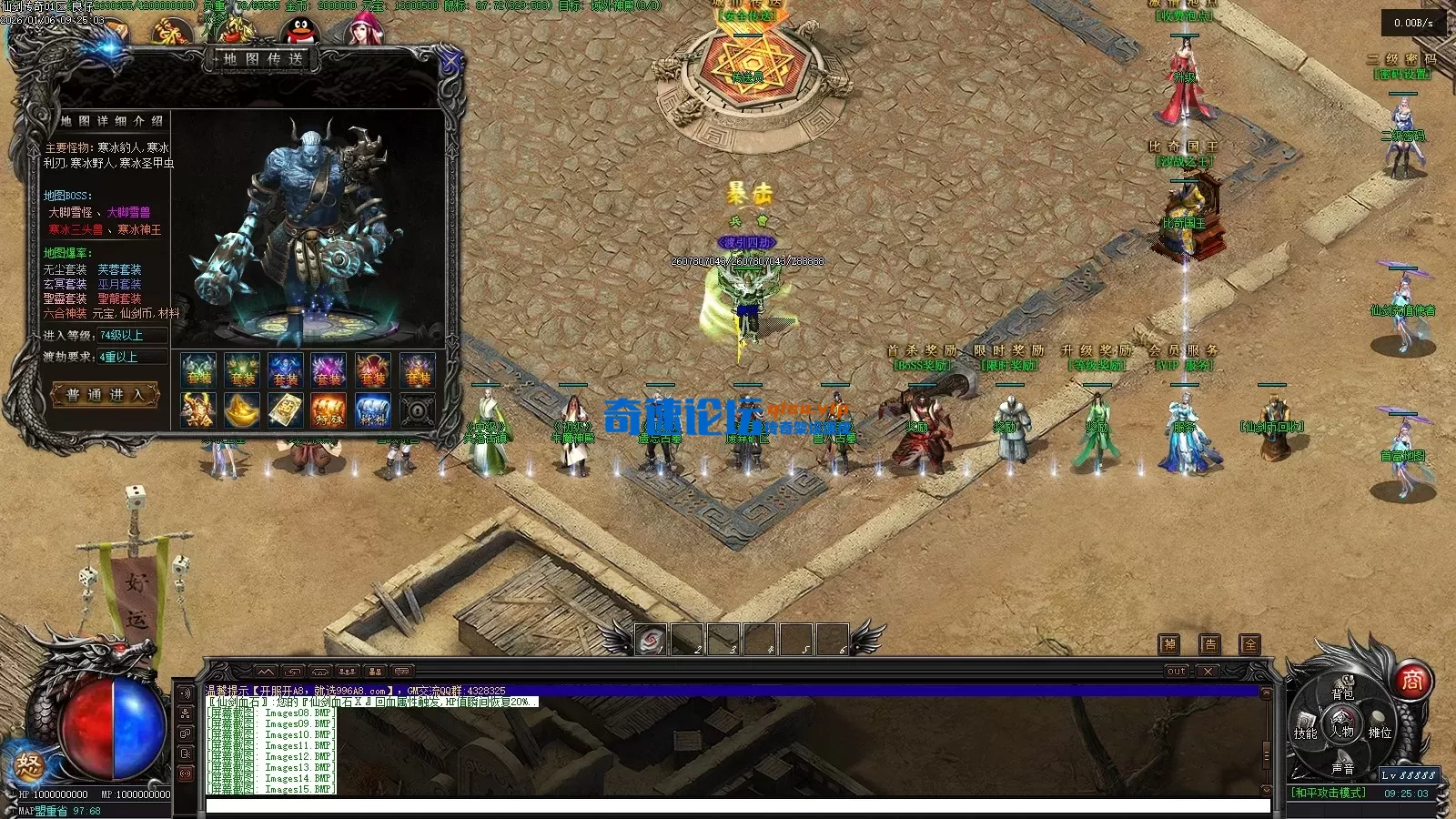1456x819 pixels.
Task: Toggle the 声音 sound setting
Action: pyautogui.click(x=1343, y=768)
